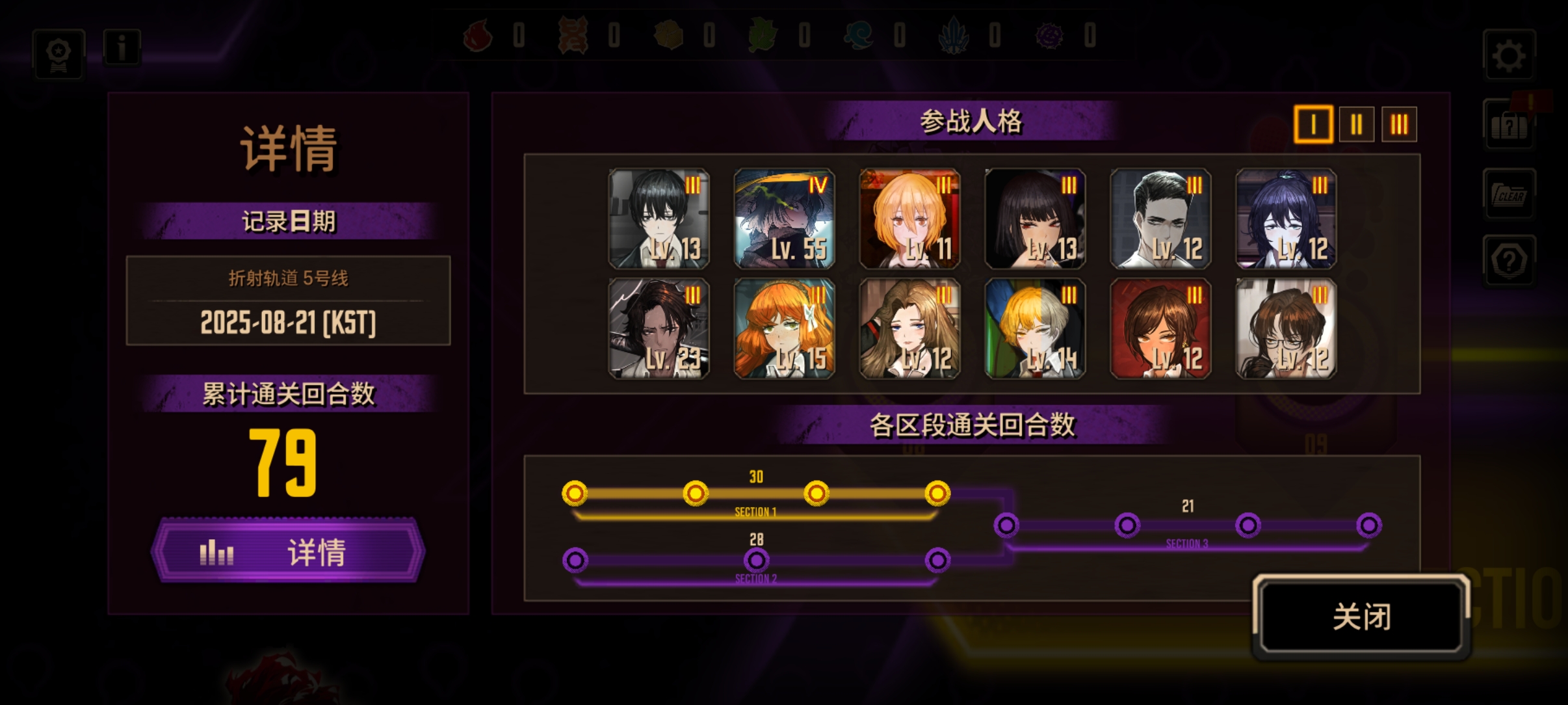Viewport: 1568px width, 705px height.
Task: Click the yellow Section 1 progress track
Action: [x=754, y=494]
